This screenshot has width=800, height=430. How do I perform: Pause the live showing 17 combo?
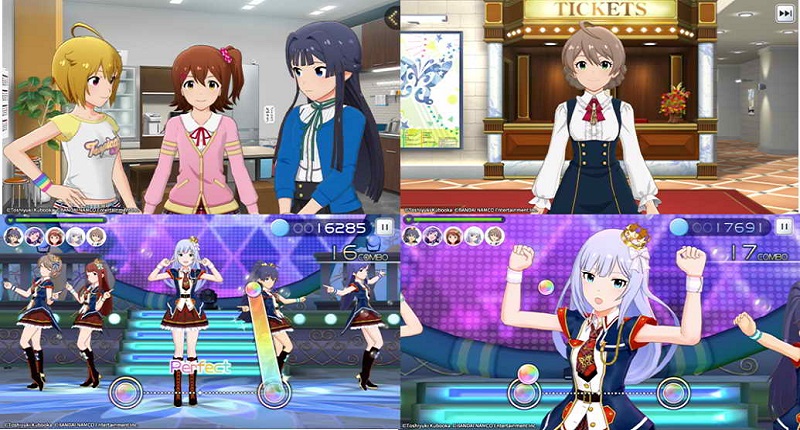pyautogui.click(x=784, y=228)
